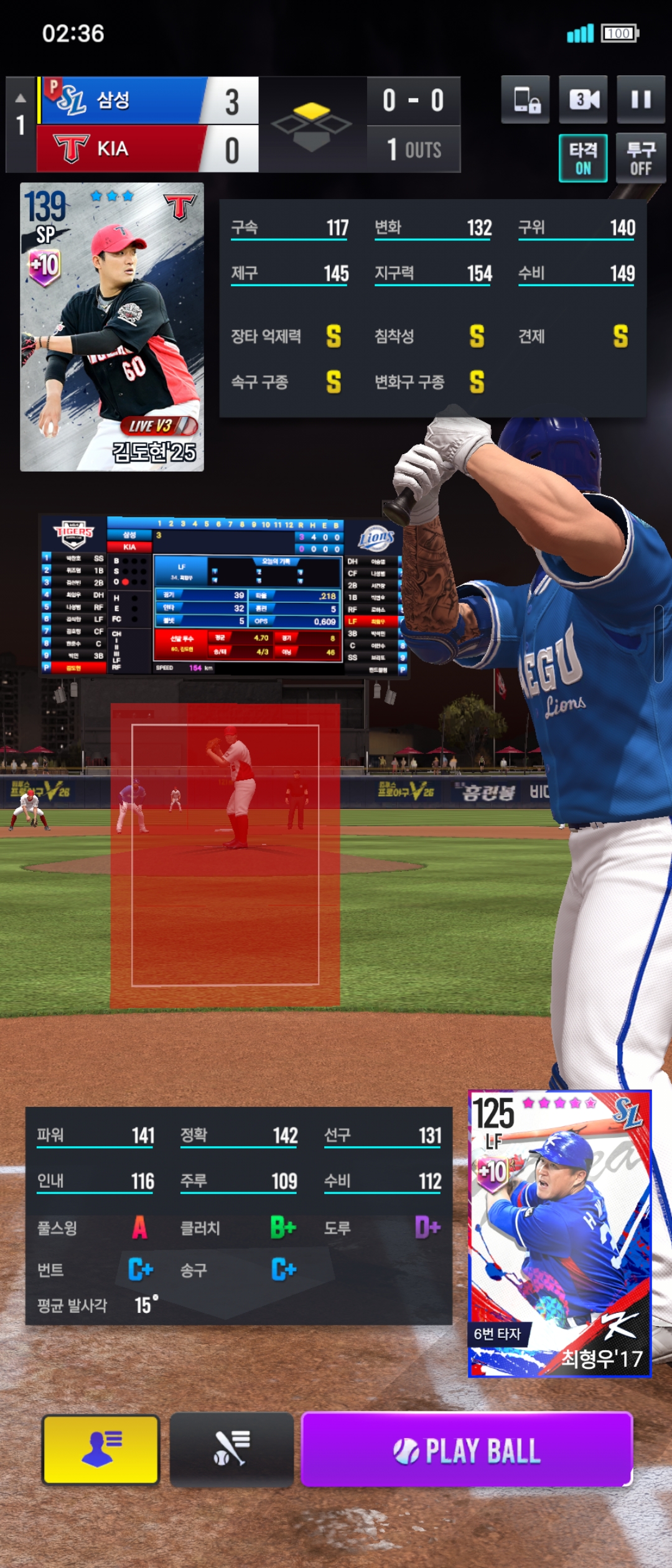This screenshot has height=1568, width=672.
Task: Start the at-bat with PLAY BALL
Action: pyautogui.click(x=467, y=1450)
